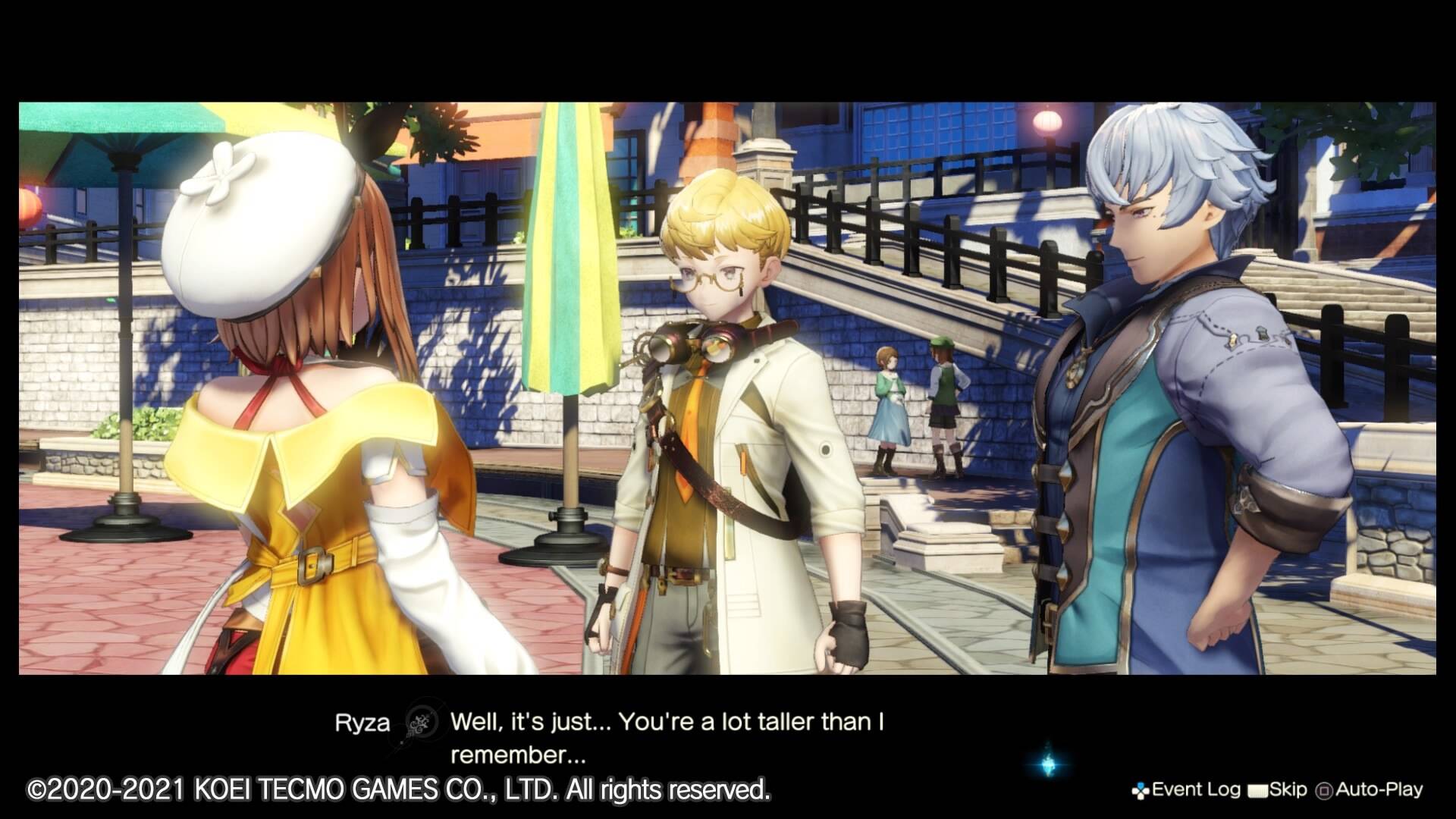
Task: Advance dialogue with the blue crystal indicator
Action: [1050, 762]
